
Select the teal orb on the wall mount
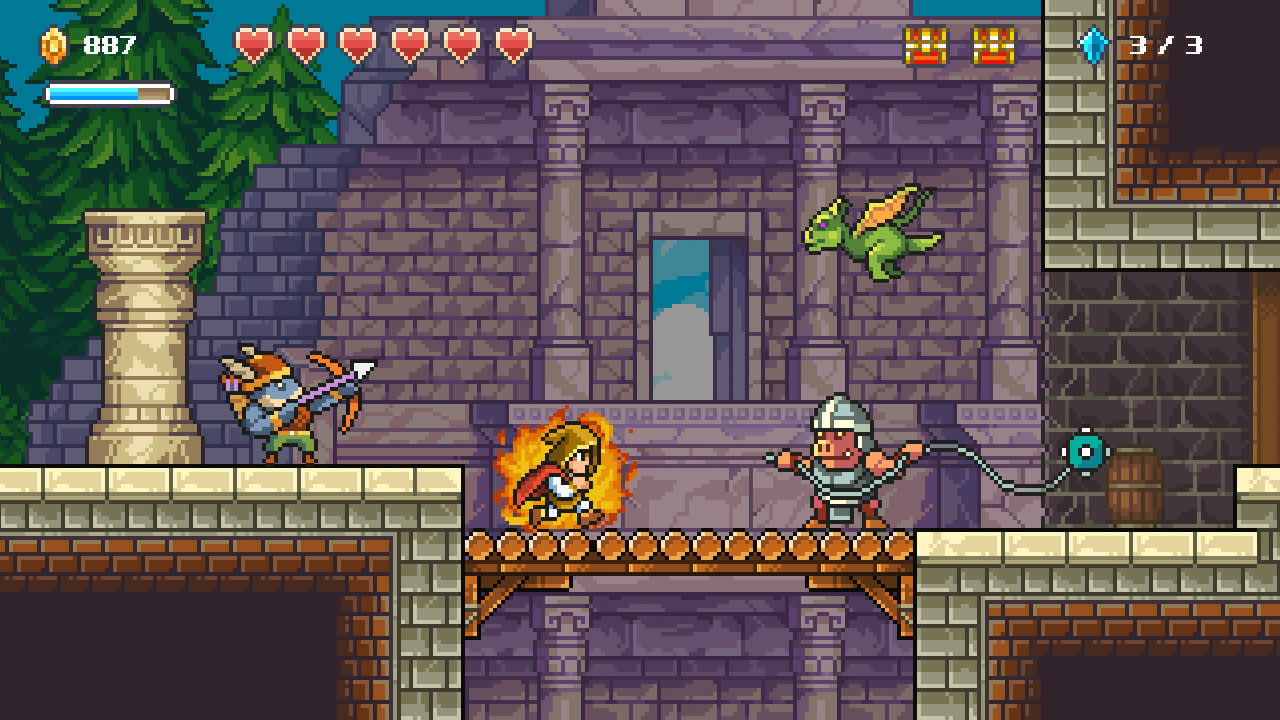[x=1083, y=449]
